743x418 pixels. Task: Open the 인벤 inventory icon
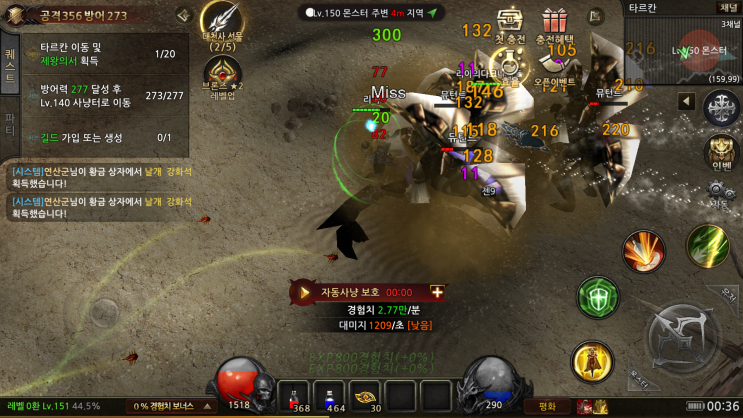[x=721, y=153]
